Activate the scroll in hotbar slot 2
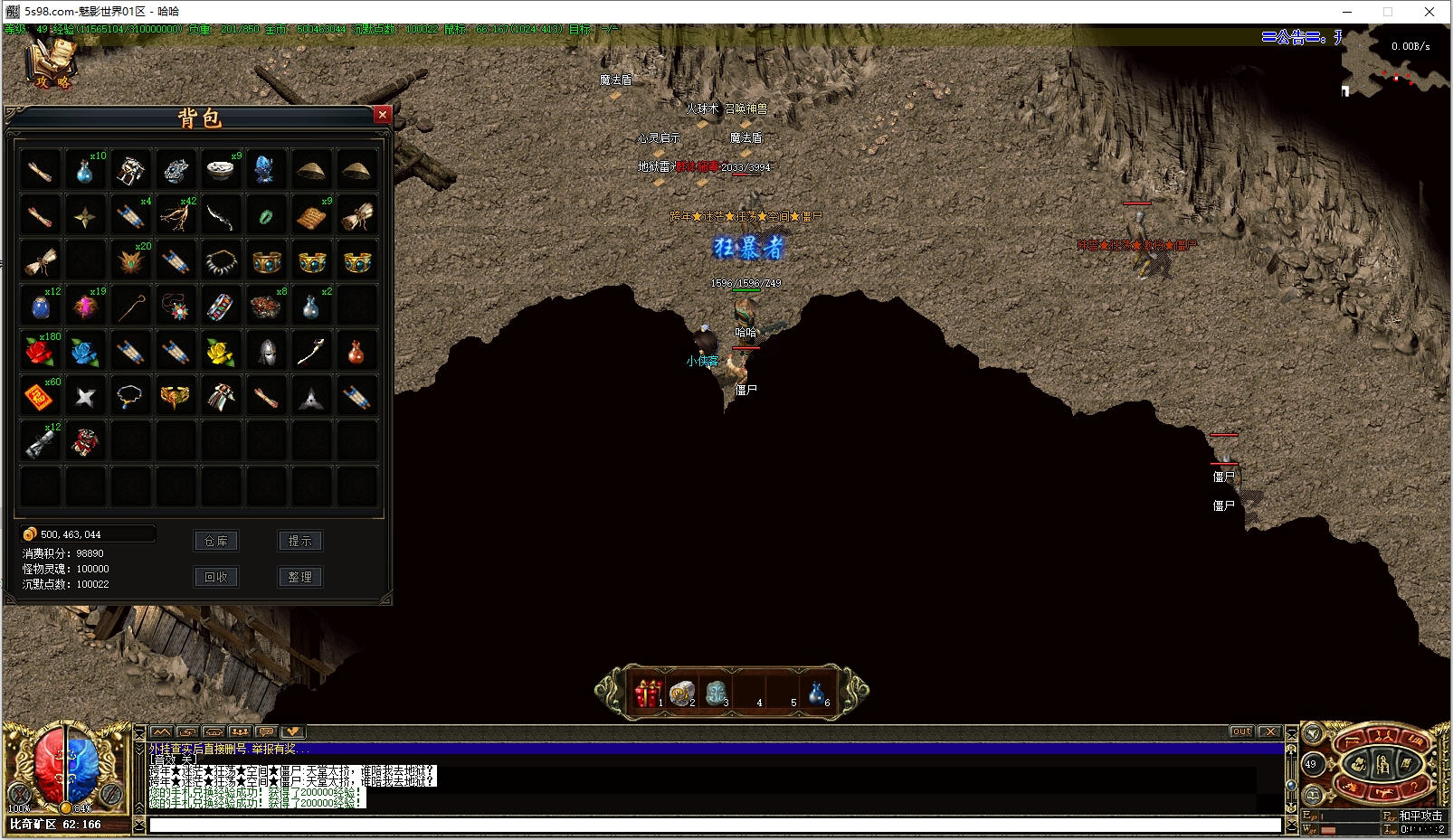 coord(681,694)
